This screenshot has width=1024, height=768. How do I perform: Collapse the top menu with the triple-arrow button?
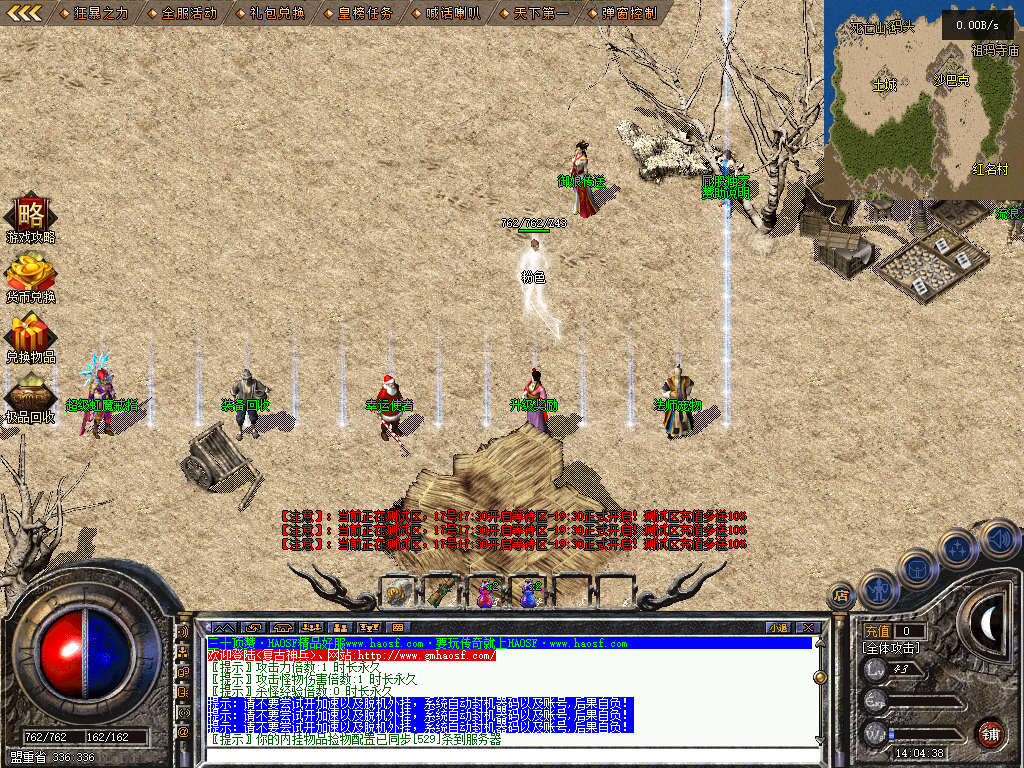coord(24,13)
